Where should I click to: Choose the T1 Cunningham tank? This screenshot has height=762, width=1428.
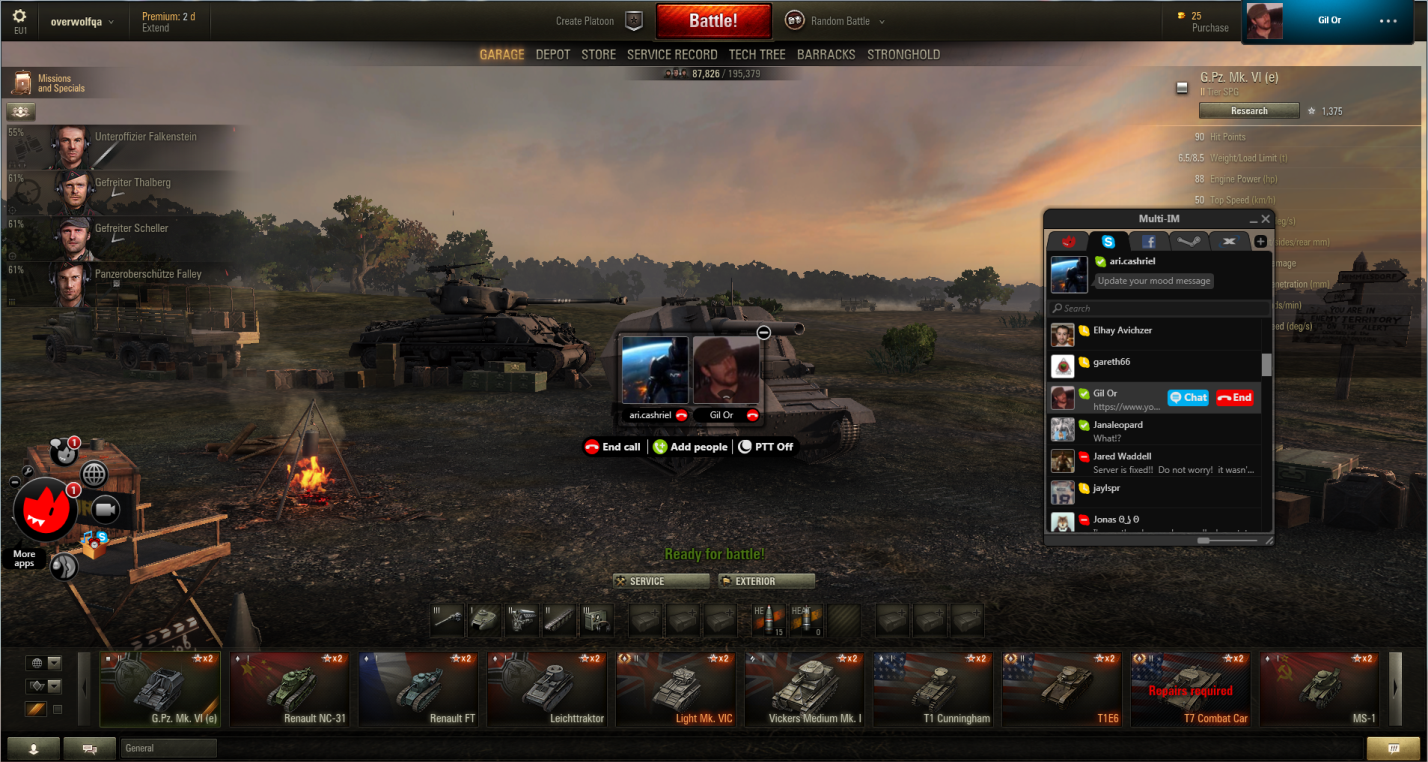click(932, 689)
